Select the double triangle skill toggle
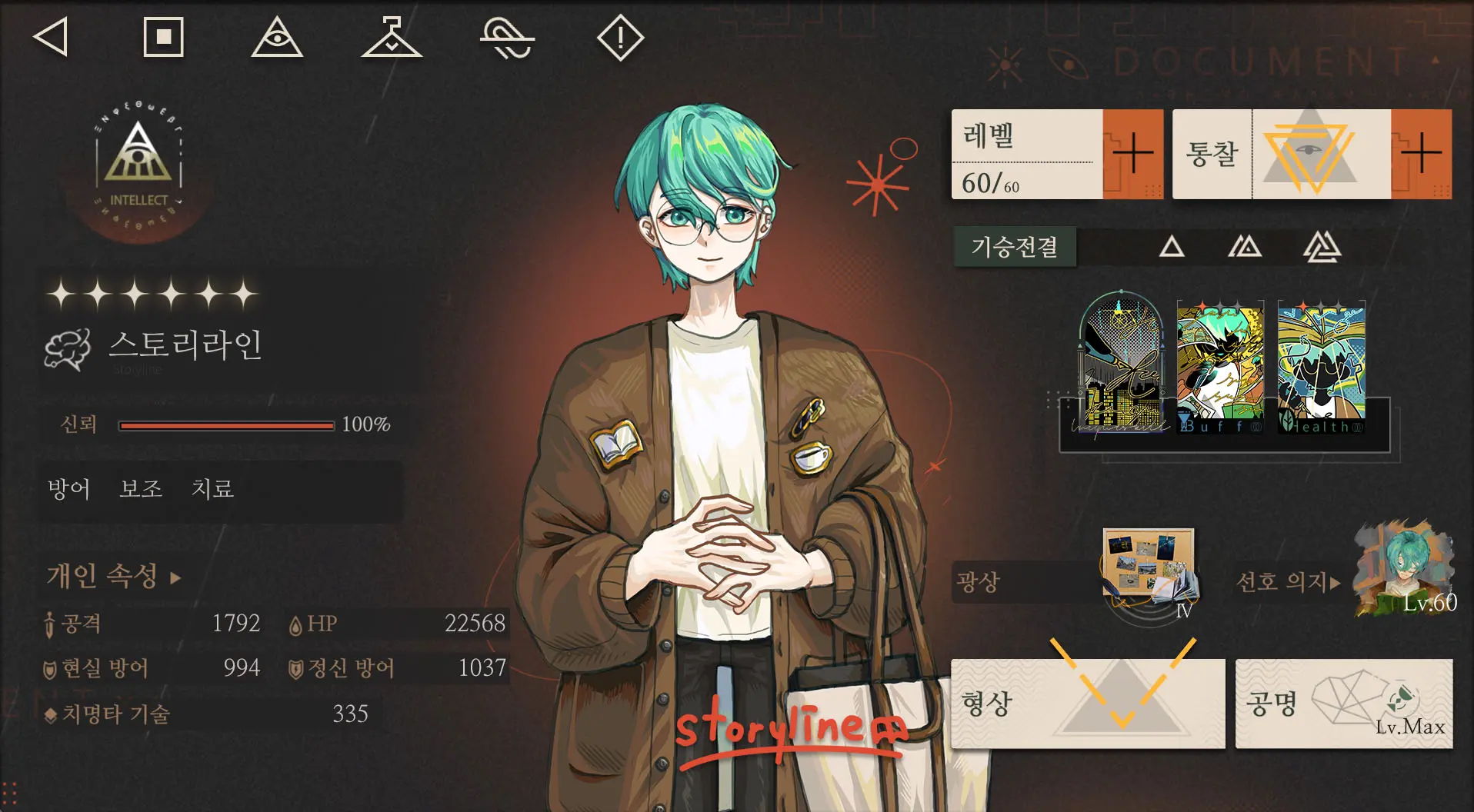The width and height of the screenshot is (1474, 812). pyautogui.click(x=1244, y=248)
